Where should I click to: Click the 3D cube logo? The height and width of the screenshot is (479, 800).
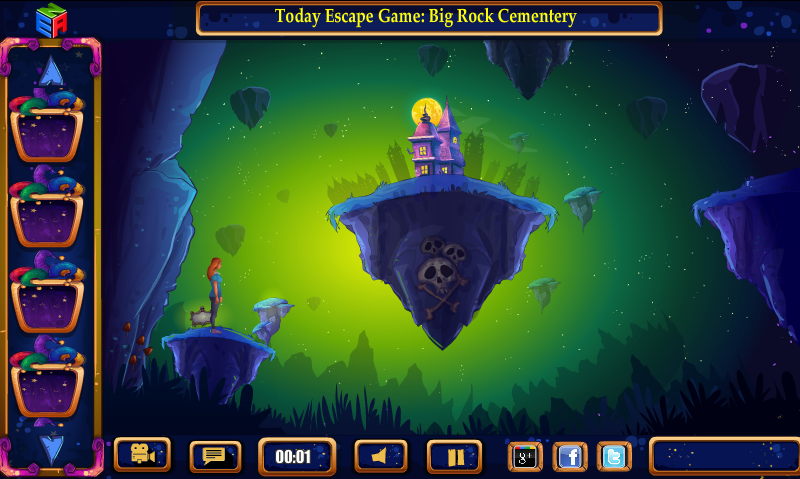pyautogui.click(x=50, y=18)
